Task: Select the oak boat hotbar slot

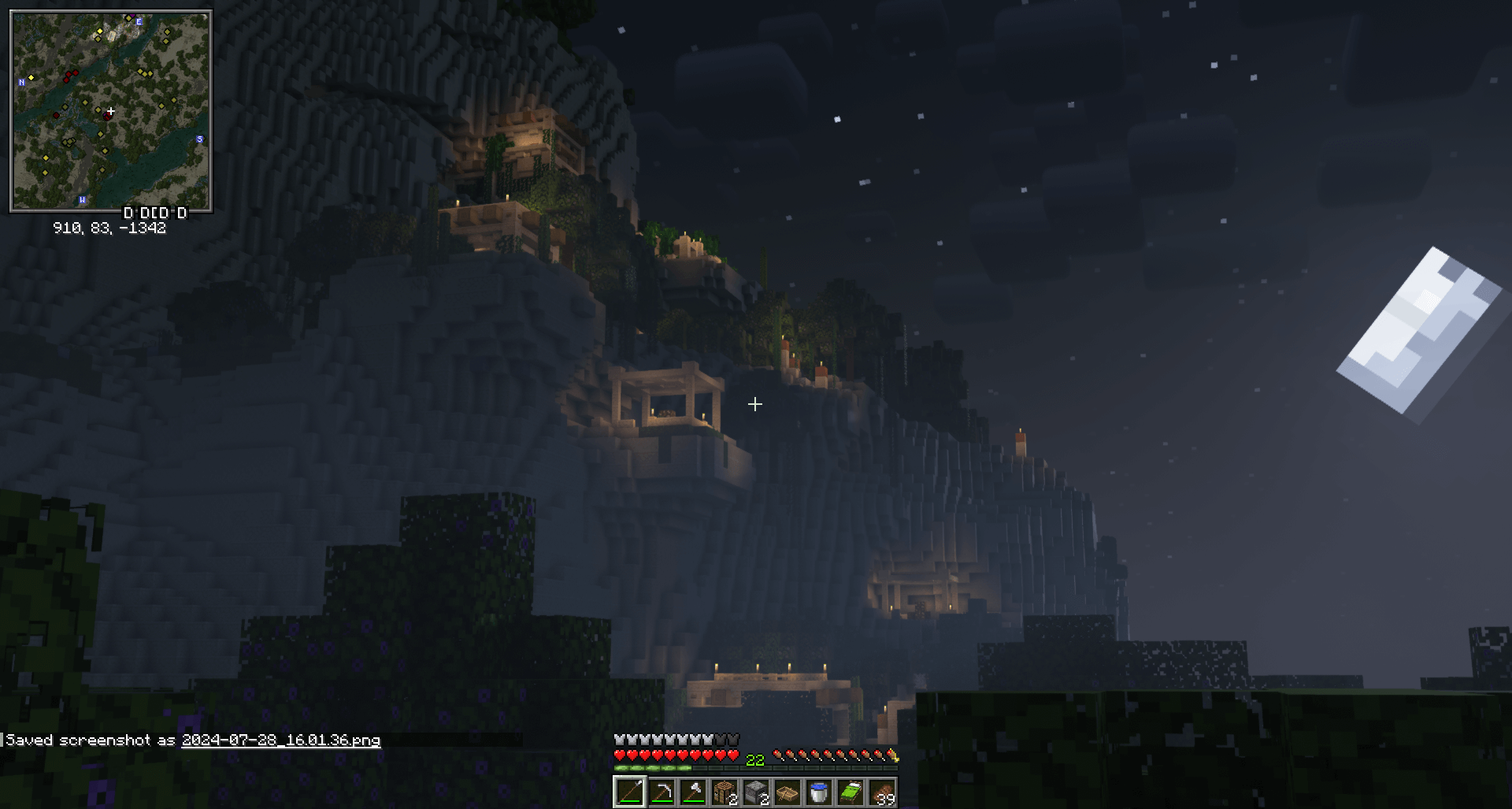Action: 789,794
